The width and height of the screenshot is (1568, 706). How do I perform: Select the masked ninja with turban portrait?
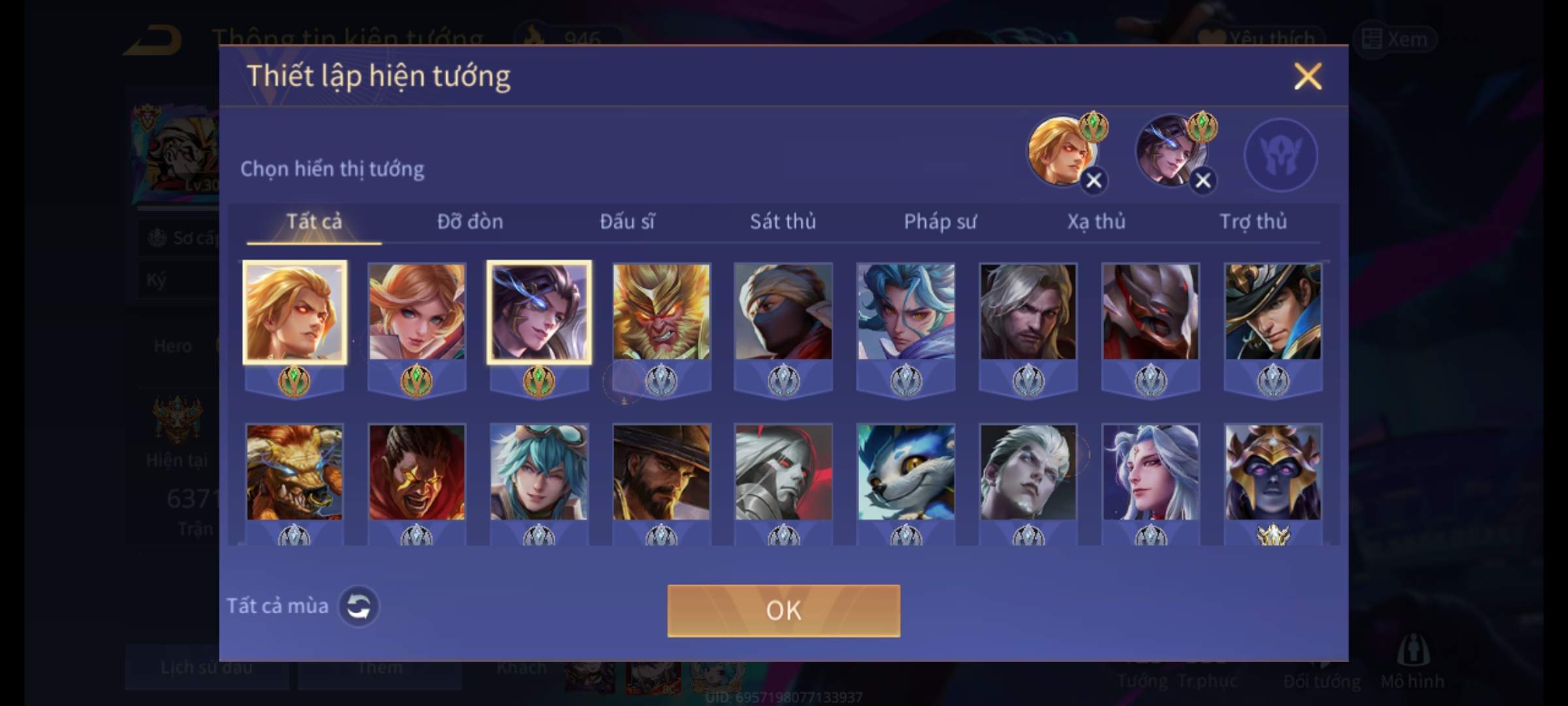pos(783,312)
